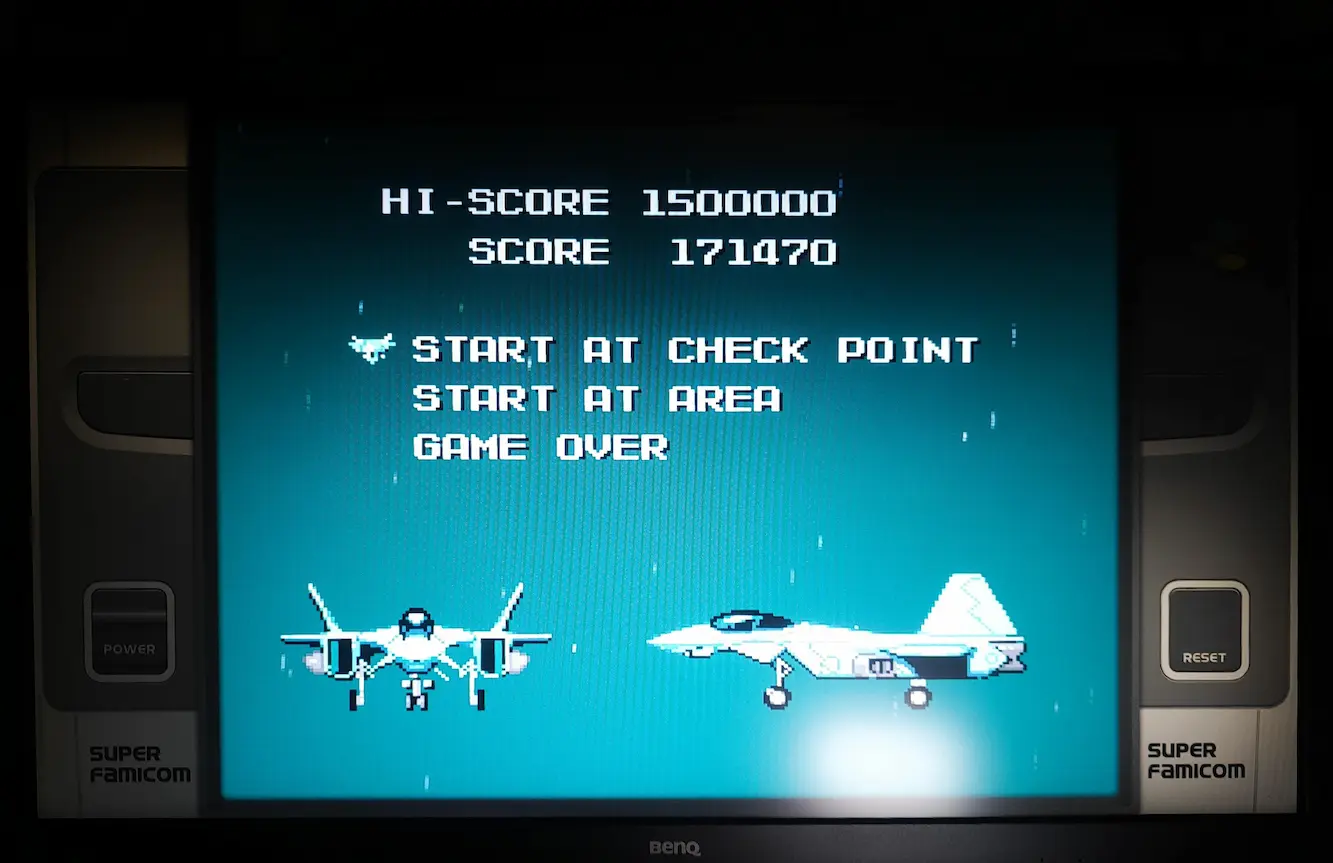Click the POWER button on border

click(x=129, y=631)
